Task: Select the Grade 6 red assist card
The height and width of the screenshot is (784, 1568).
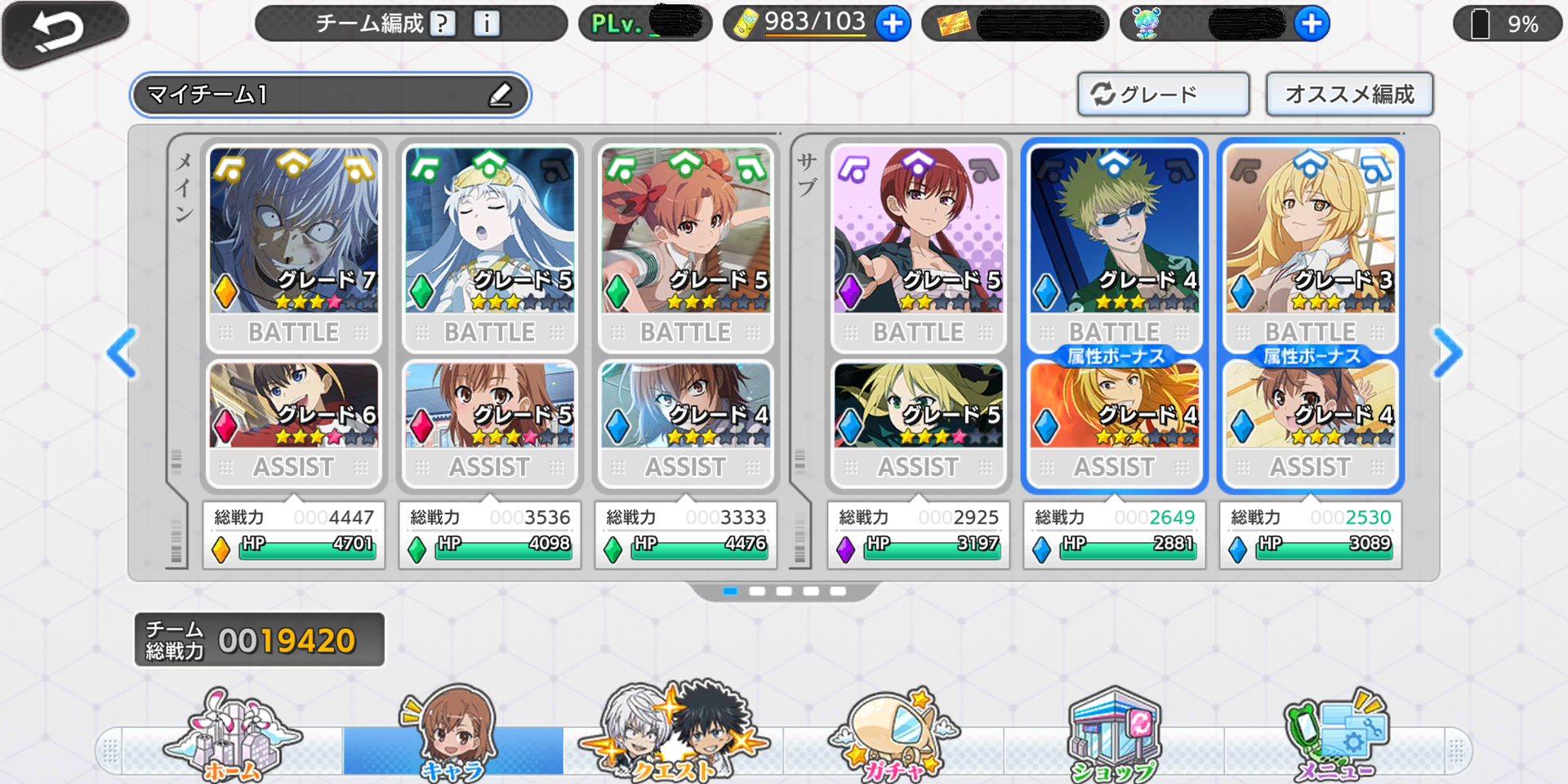Action: click(x=293, y=407)
